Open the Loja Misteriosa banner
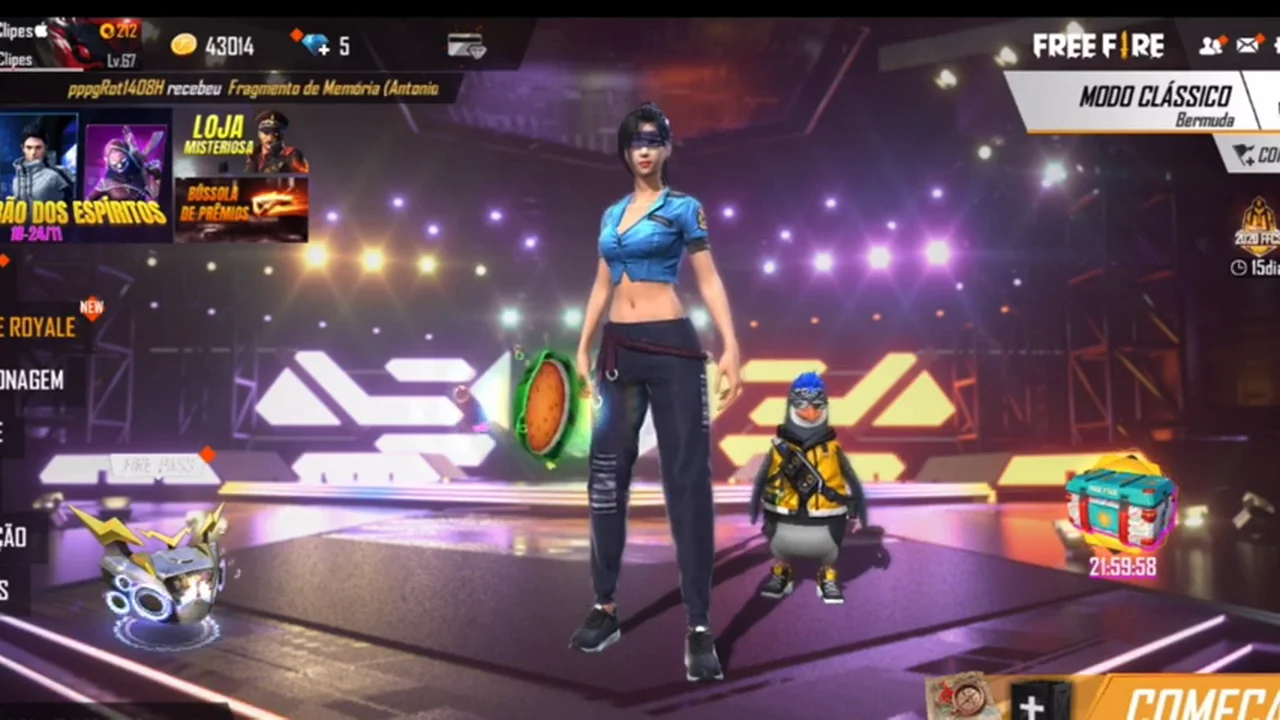1280x720 pixels. (x=242, y=141)
